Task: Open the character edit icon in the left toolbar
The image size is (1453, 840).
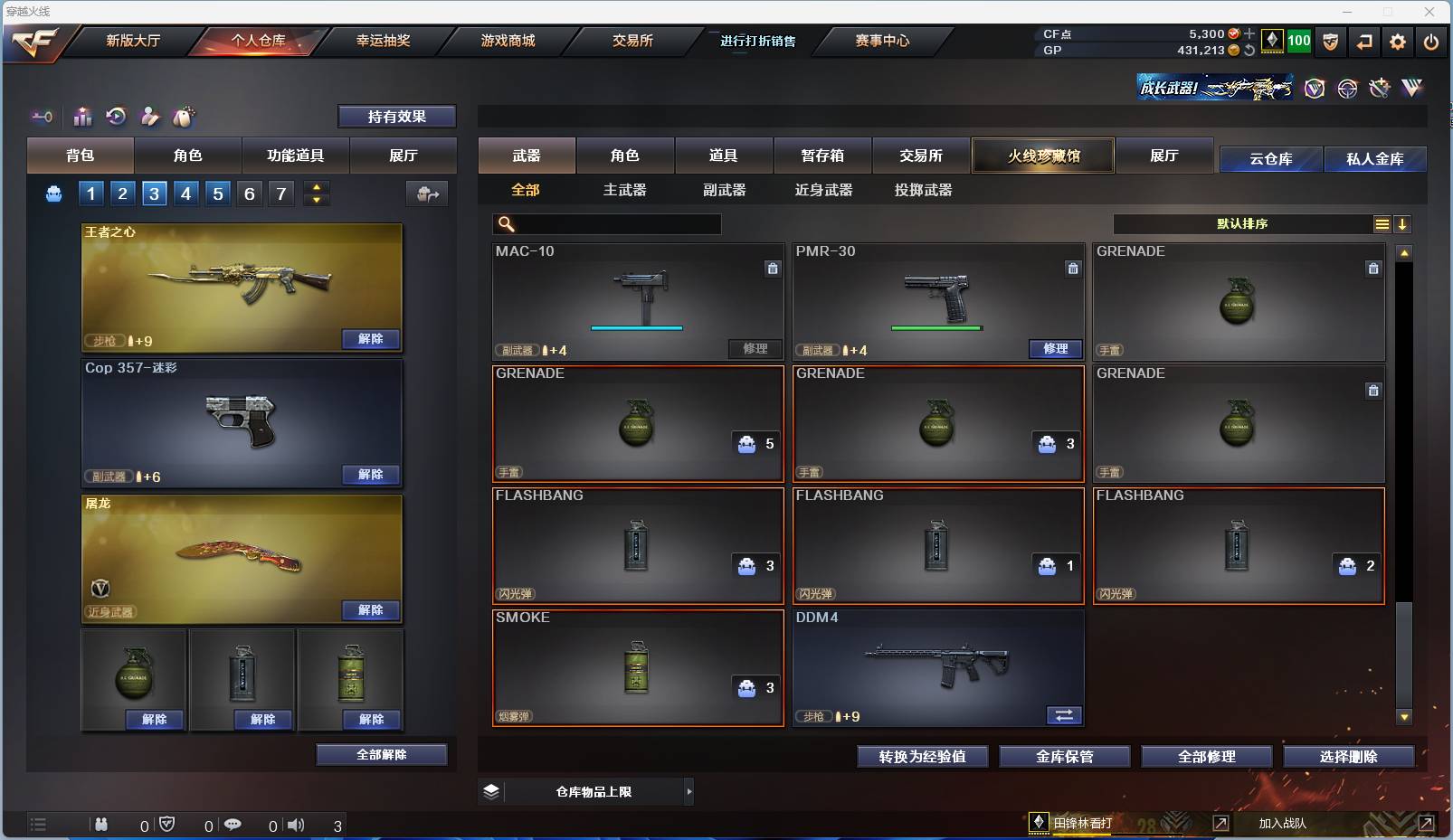Action: click(149, 117)
